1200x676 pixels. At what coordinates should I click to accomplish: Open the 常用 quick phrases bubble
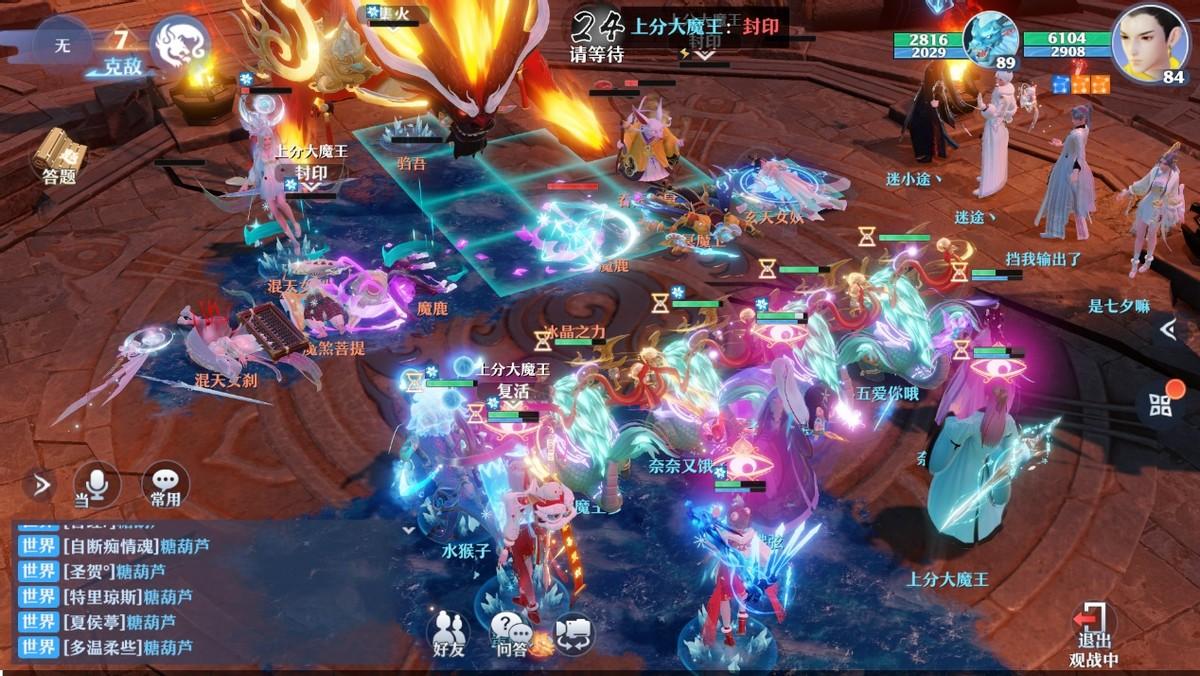tap(165, 485)
